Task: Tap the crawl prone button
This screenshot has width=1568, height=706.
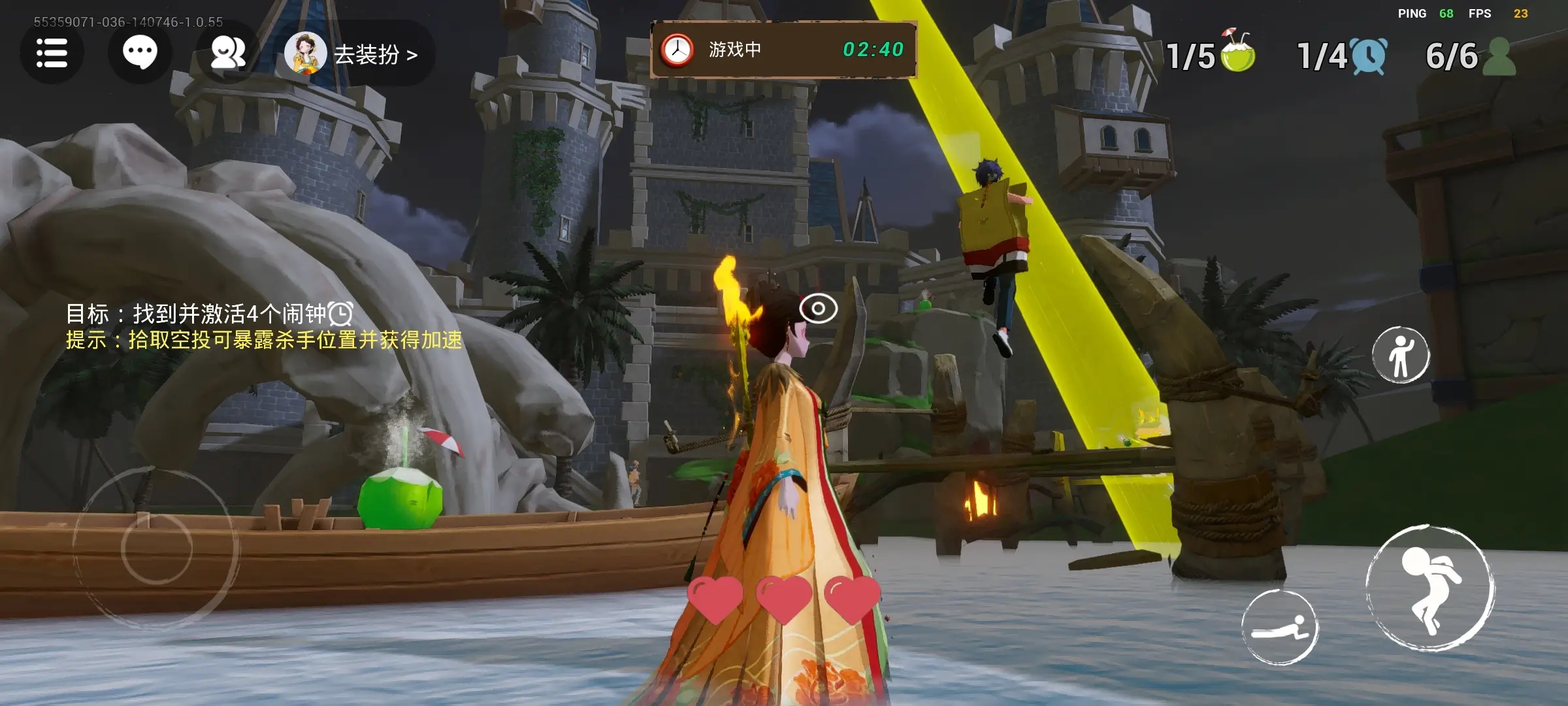Action: (1280, 628)
